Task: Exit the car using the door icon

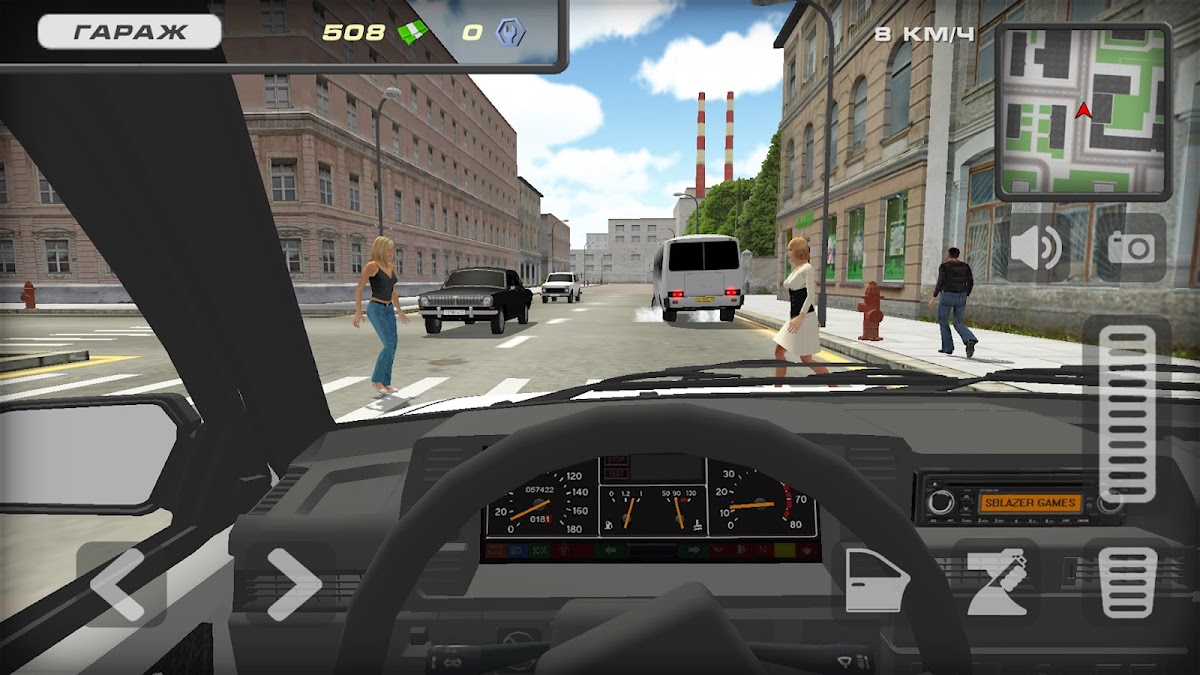Action: click(874, 581)
